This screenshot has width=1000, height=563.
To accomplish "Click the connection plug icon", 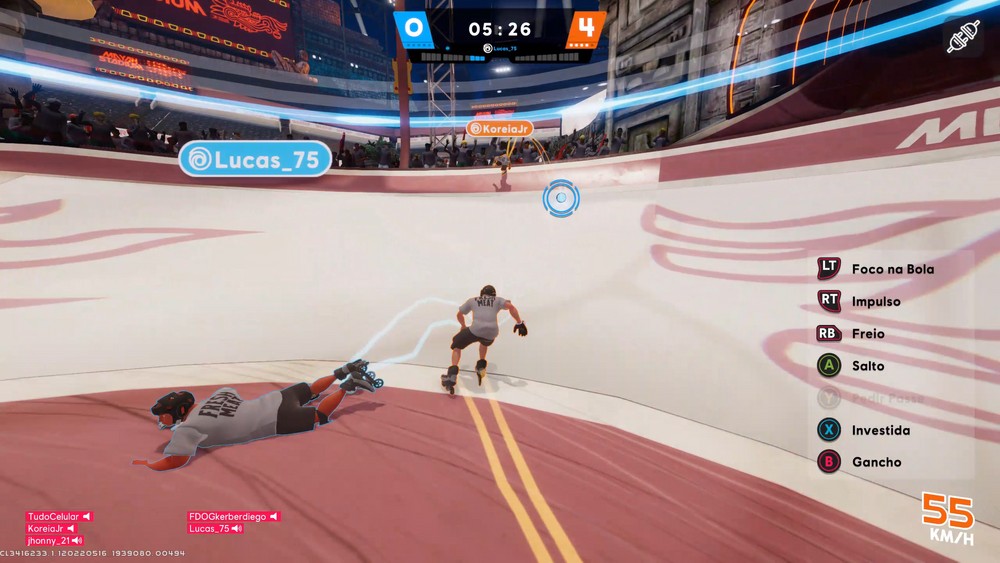I will 964,36.
